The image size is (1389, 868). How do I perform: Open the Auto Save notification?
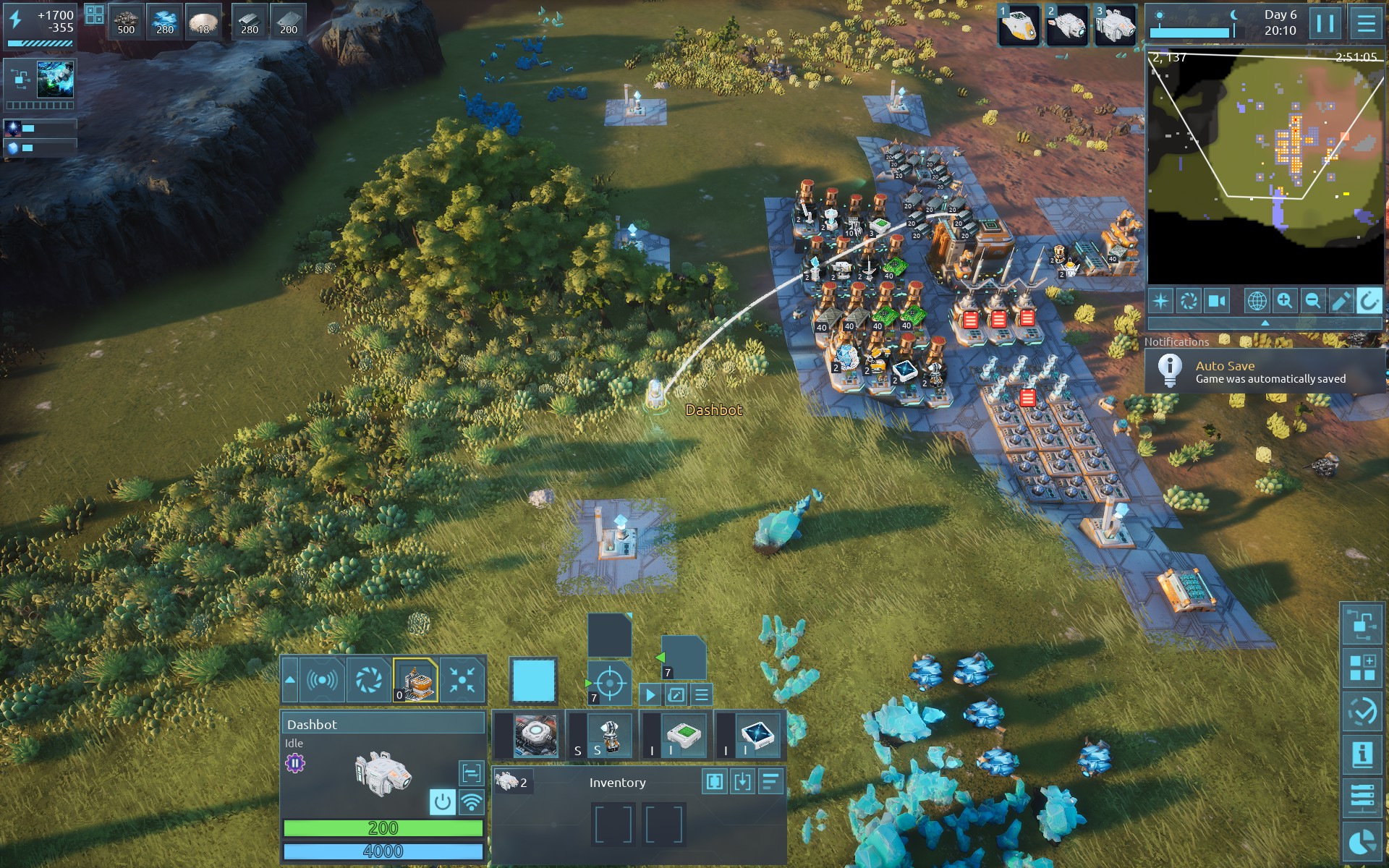pos(1265,372)
